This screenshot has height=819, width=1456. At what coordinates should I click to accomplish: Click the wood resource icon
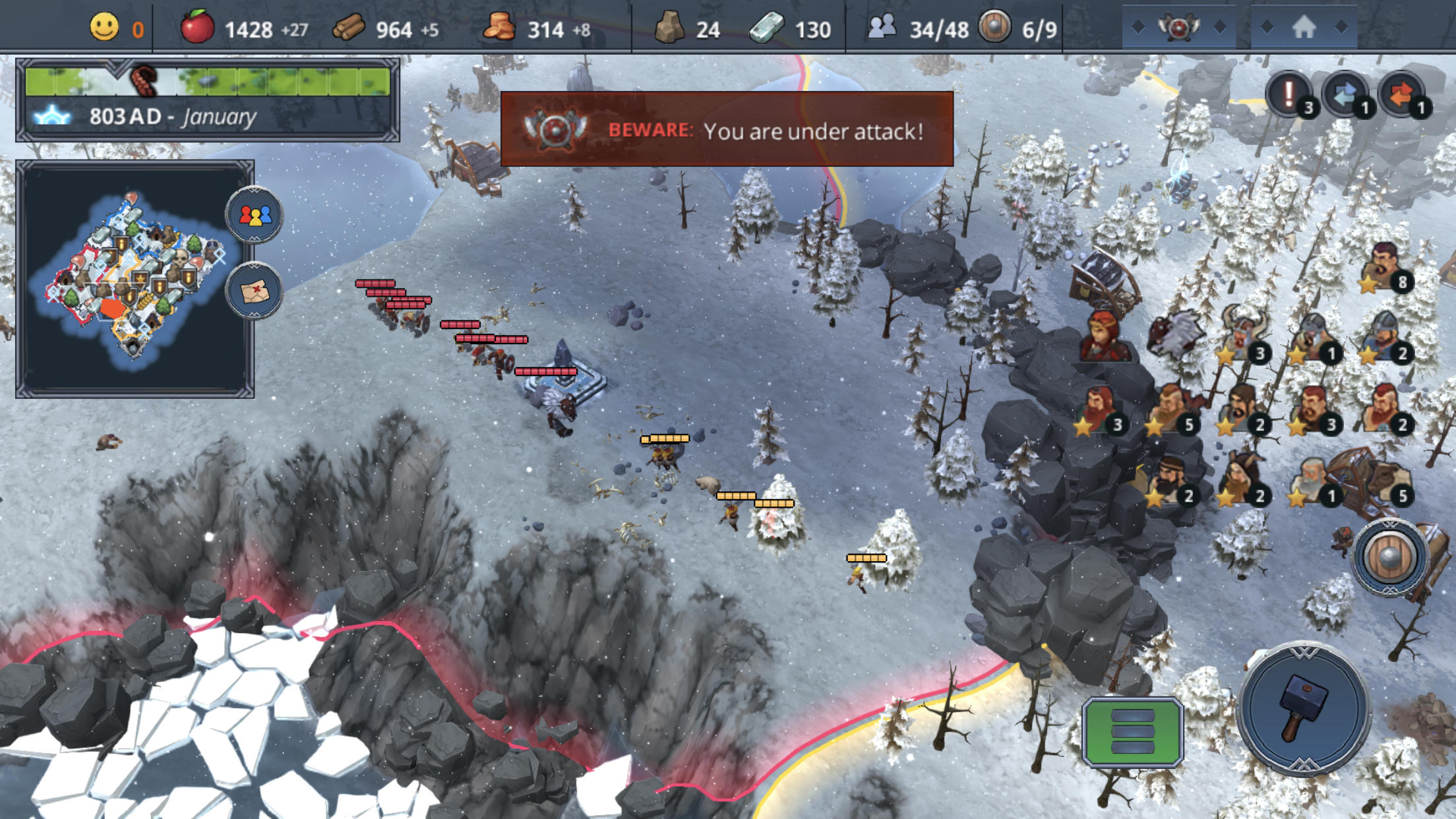349,28
